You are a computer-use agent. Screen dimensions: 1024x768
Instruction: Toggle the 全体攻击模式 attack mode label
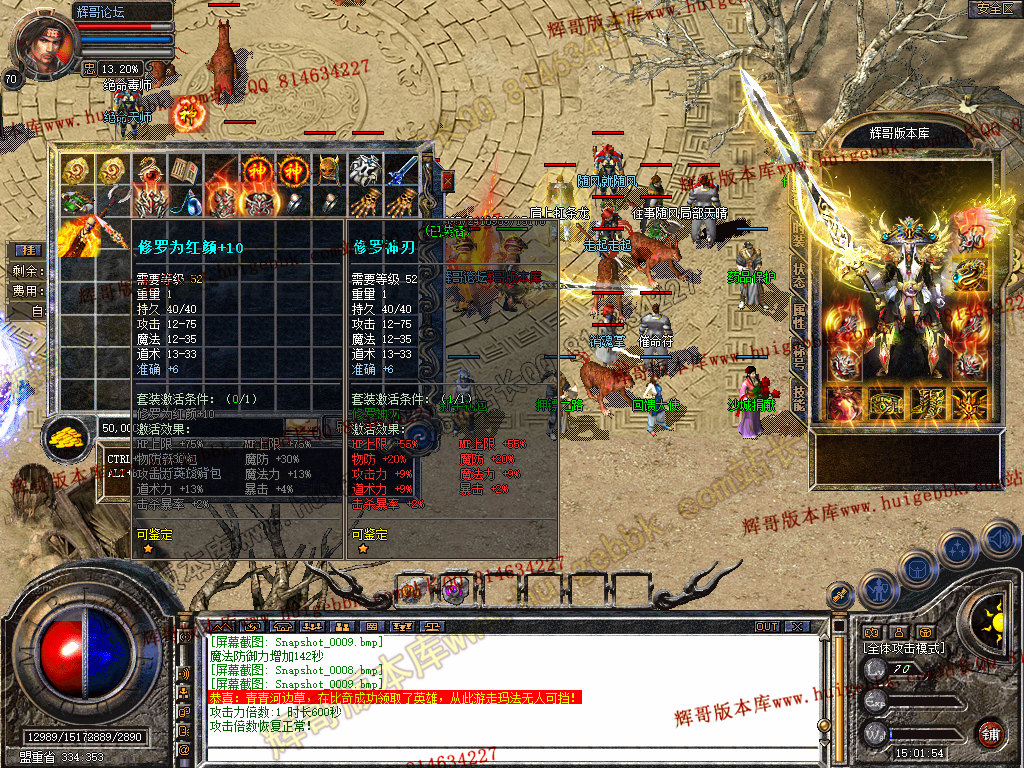coord(903,648)
